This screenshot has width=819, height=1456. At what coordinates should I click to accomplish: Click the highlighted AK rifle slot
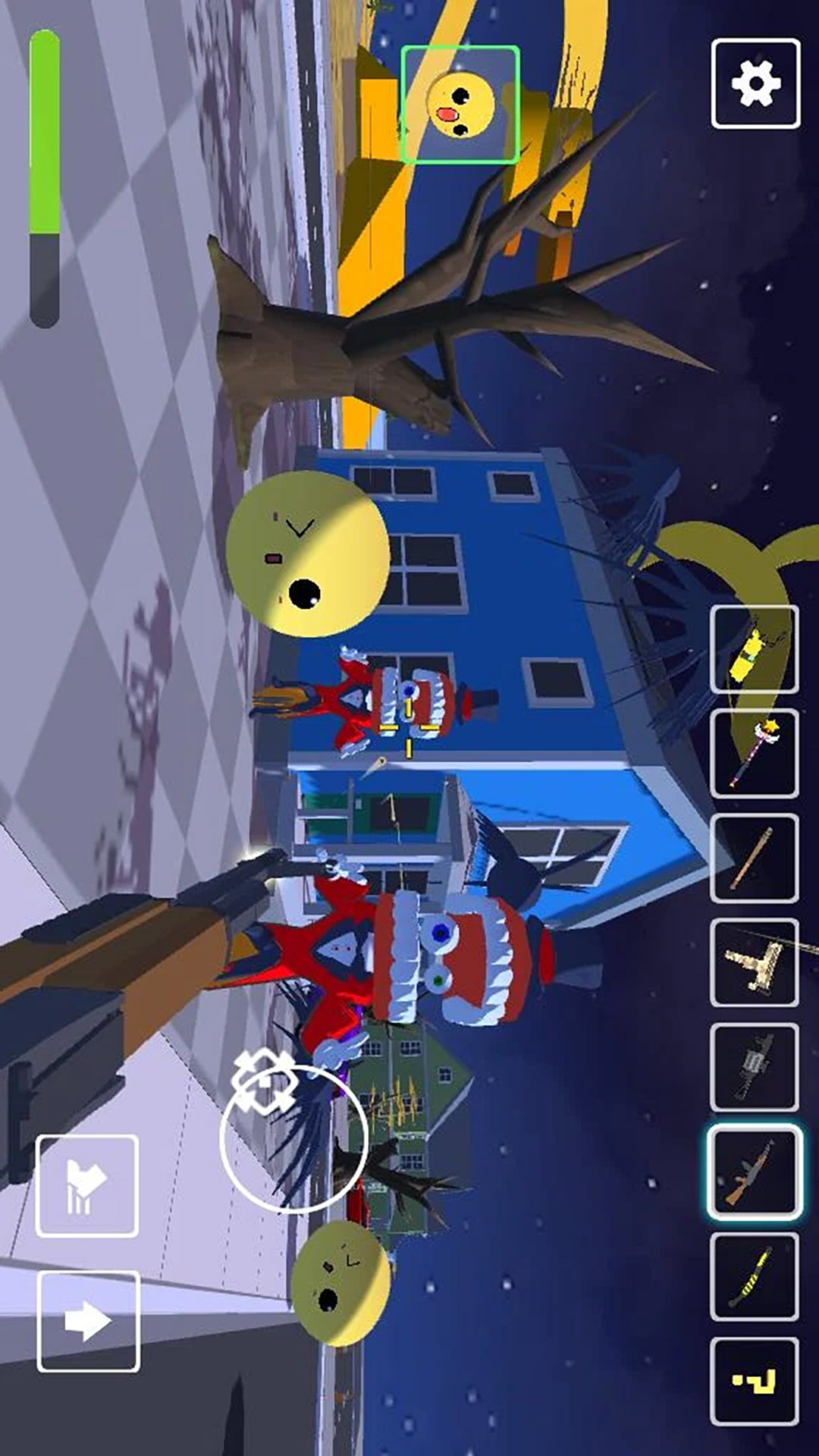(x=754, y=1172)
